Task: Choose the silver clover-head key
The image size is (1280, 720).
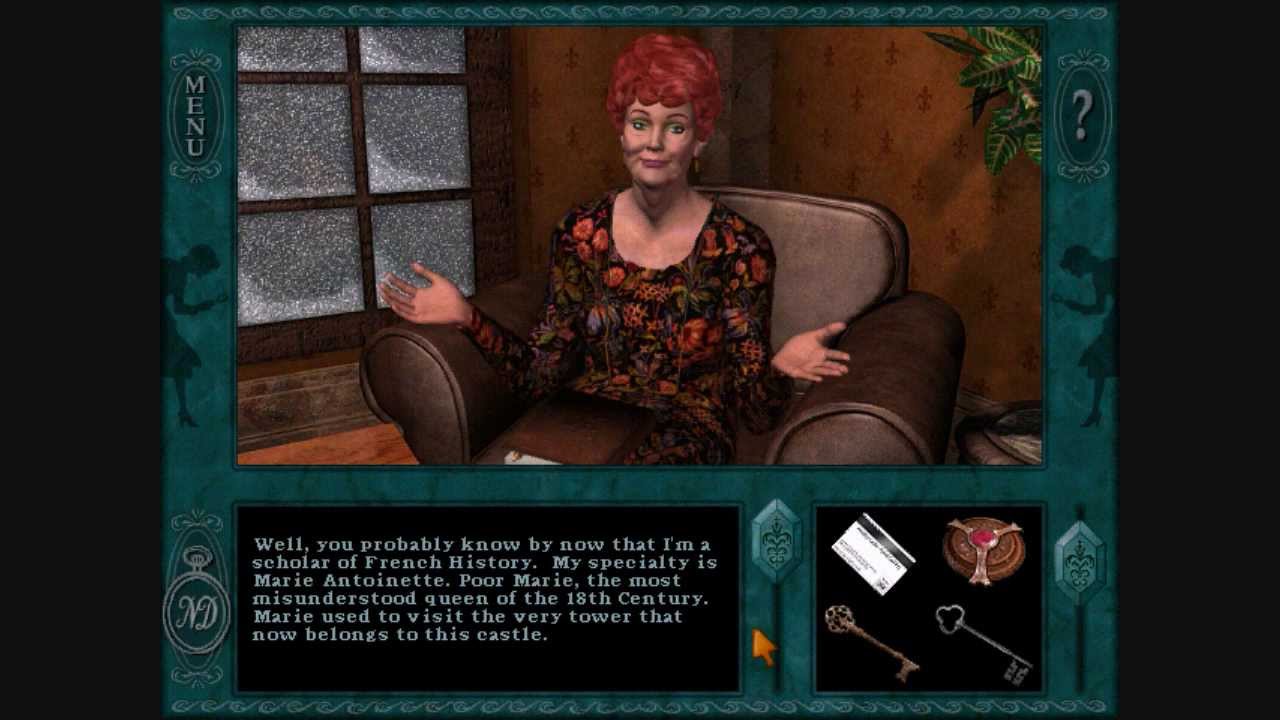Action: tap(982, 642)
